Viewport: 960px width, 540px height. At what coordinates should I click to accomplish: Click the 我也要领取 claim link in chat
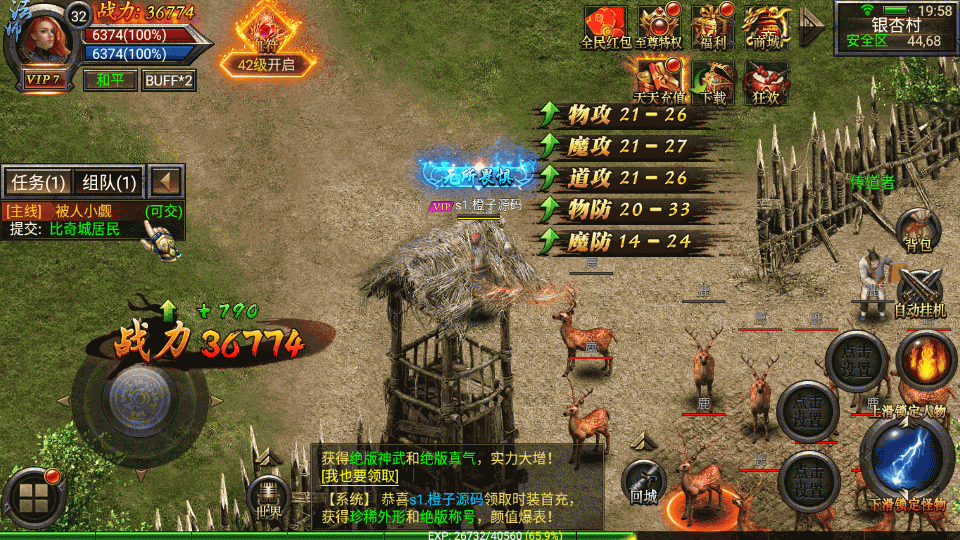pyautogui.click(x=359, y=477)
